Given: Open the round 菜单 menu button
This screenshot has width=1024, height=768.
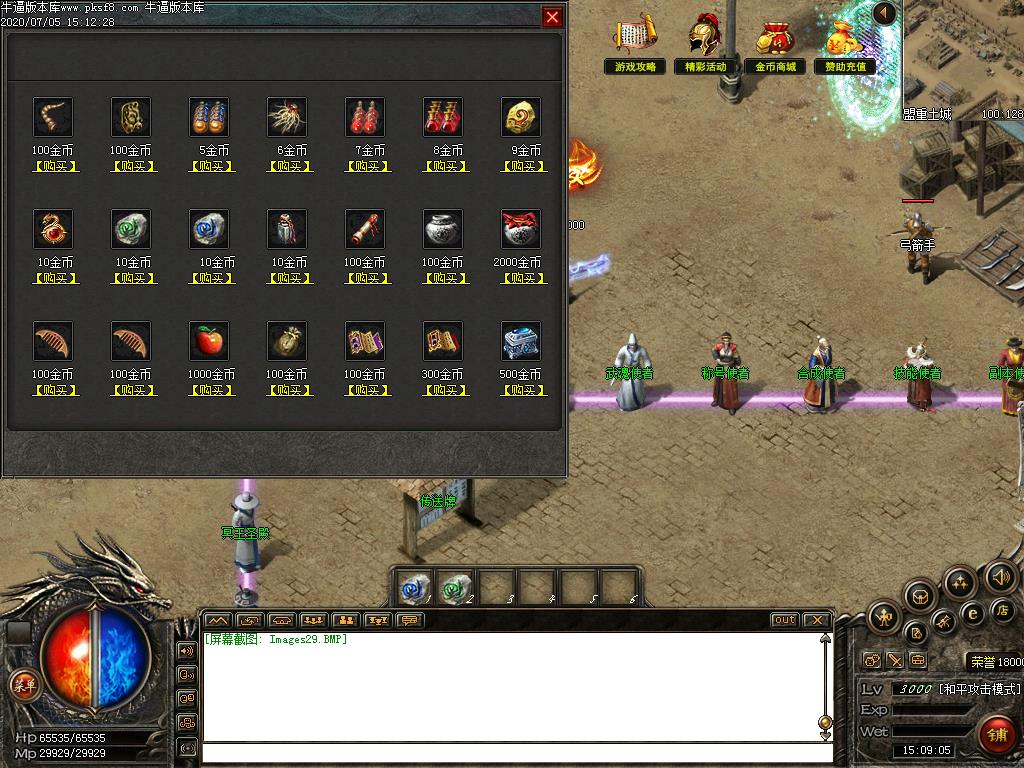Looking at the screenshot, I should coord(23,685).
